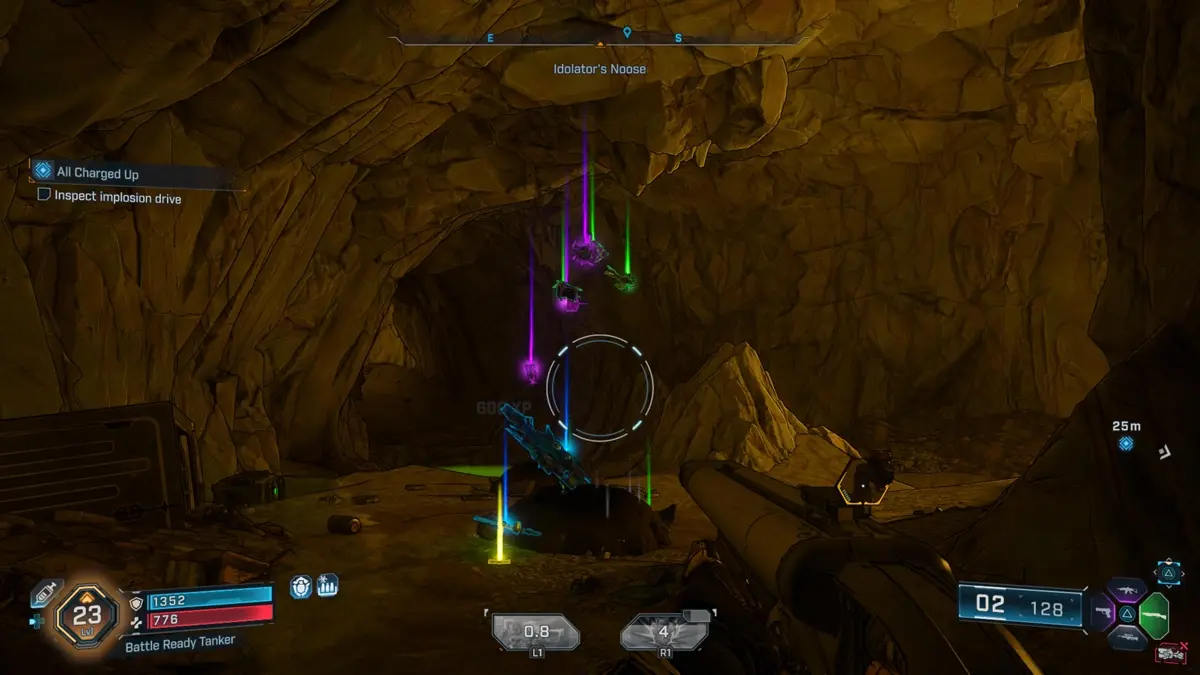Click the red crossed-out vehicle icon
The width and height of the screenshot is (1200, 675).
tap(1168, 653)
